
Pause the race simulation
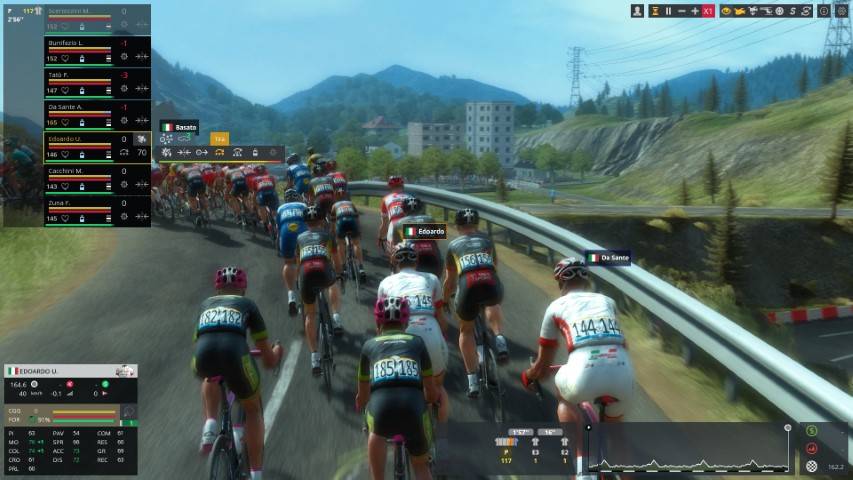[x=668, y=11]
